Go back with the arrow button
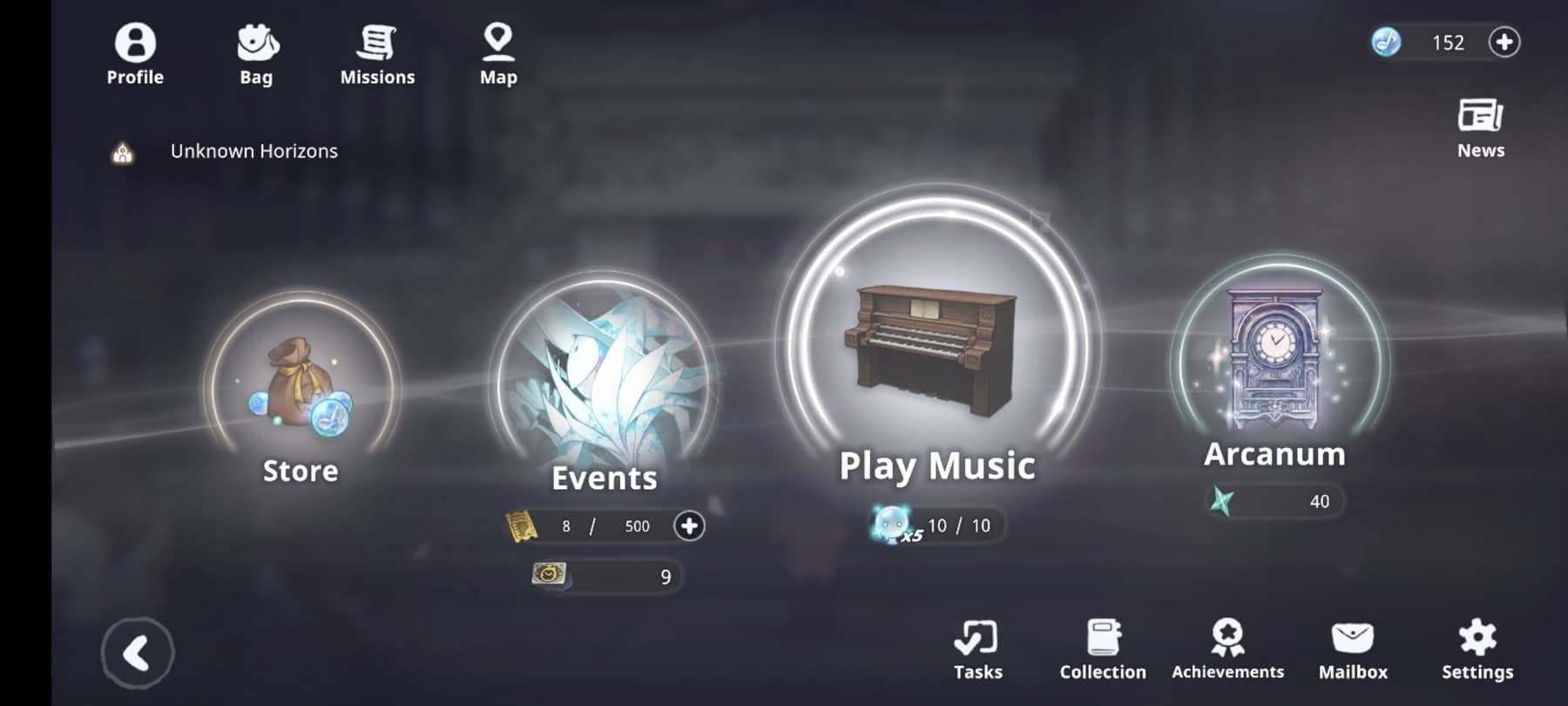The image size is (1568, 706). tap(137, 652)
